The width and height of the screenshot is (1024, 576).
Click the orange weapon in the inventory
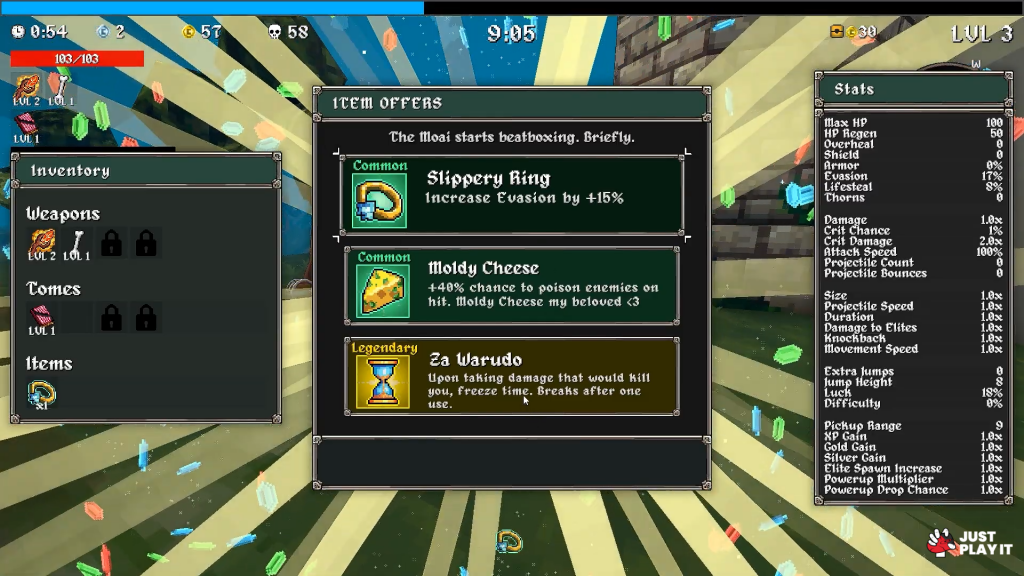pyautogui.click(x=42, y=240)
